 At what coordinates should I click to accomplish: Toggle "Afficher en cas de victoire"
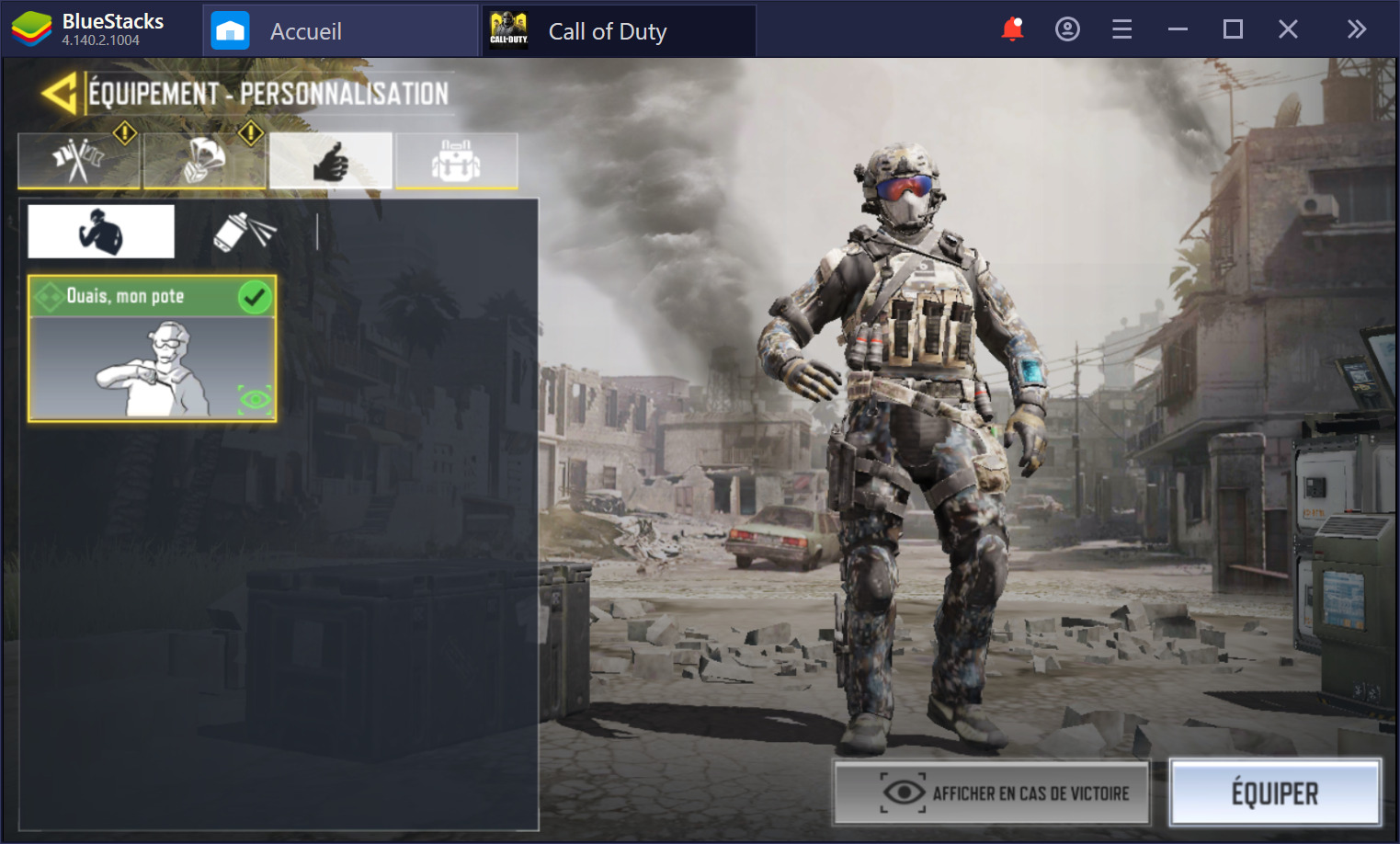tap(991, 793)
